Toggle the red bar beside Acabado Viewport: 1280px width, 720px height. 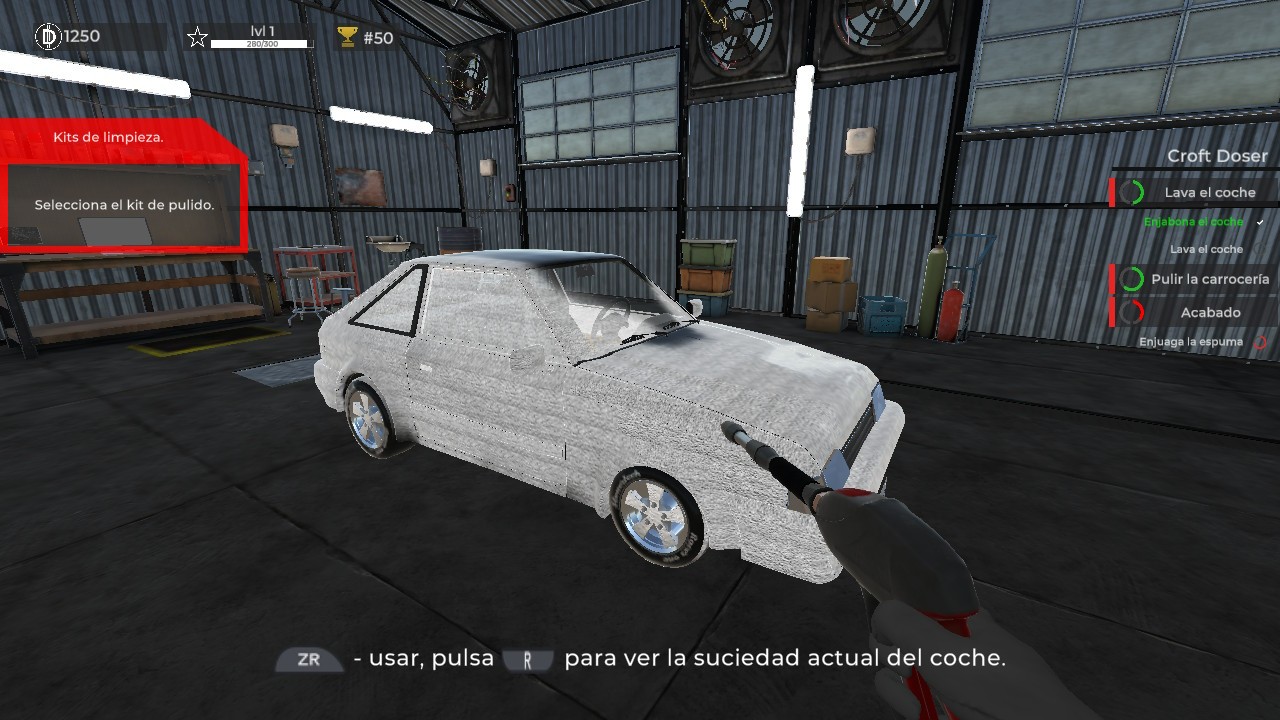[1112, 311]
